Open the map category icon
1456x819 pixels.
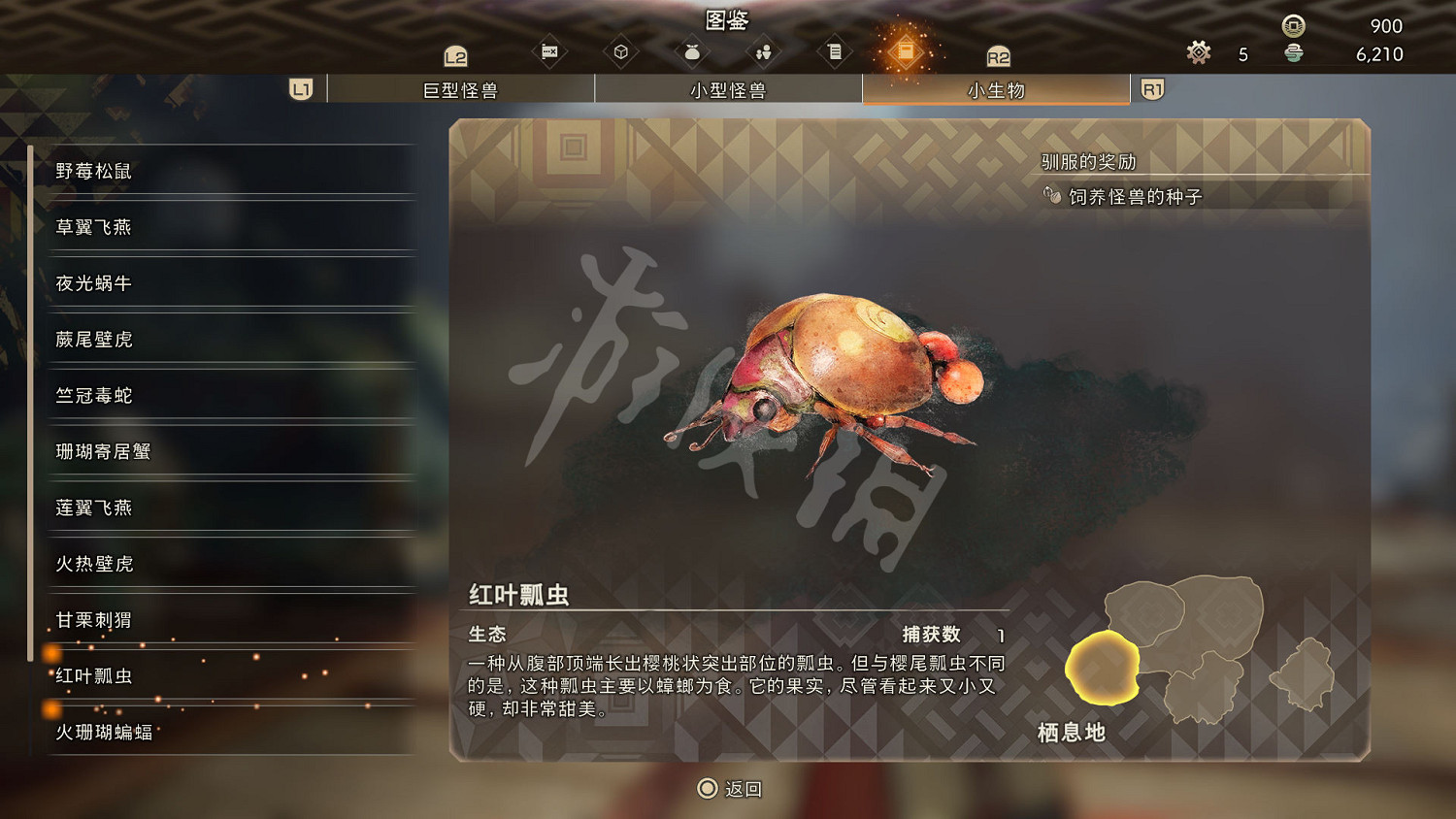pos(548,50)
